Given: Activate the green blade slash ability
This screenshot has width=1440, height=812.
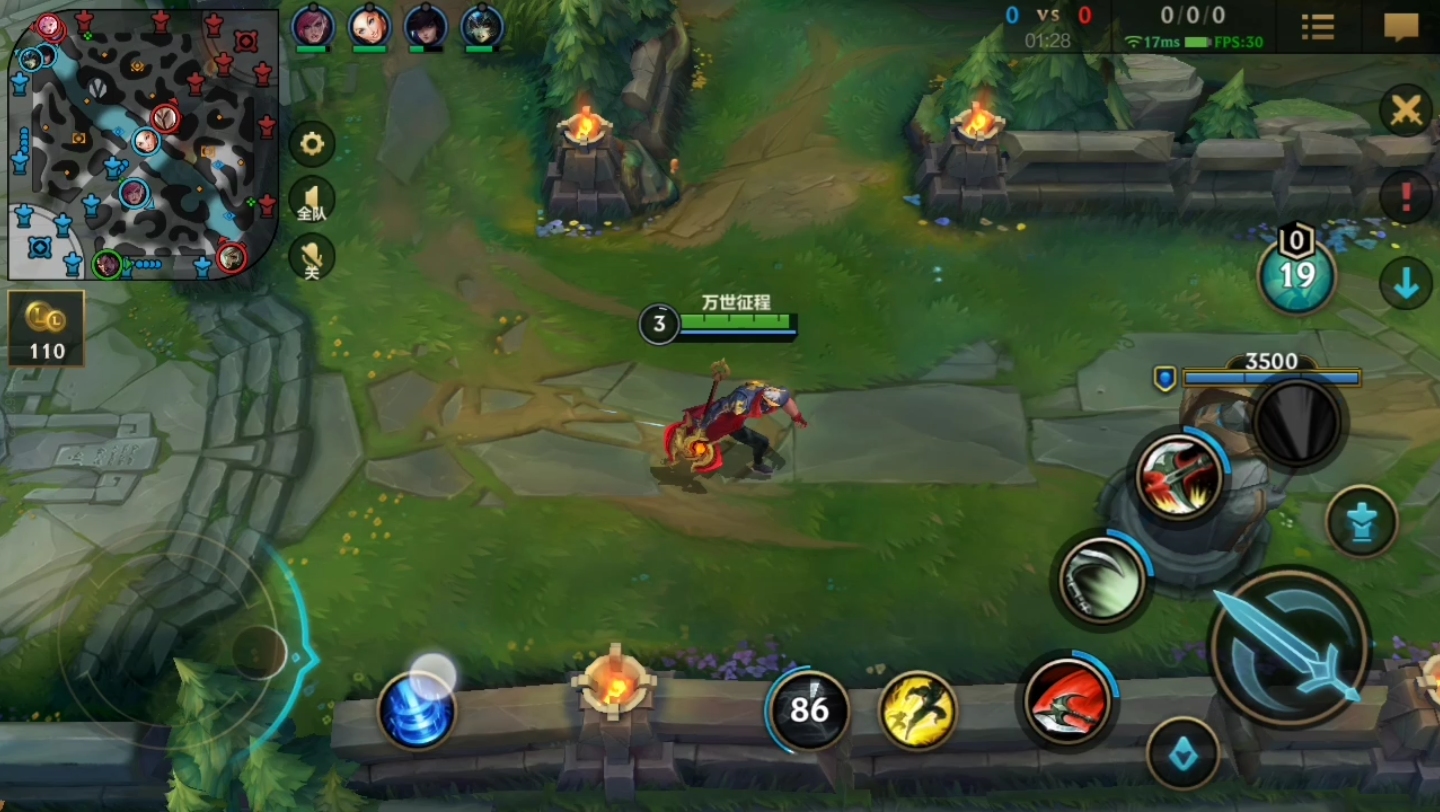Looking at the screenshot, I should click(1103, 580).
